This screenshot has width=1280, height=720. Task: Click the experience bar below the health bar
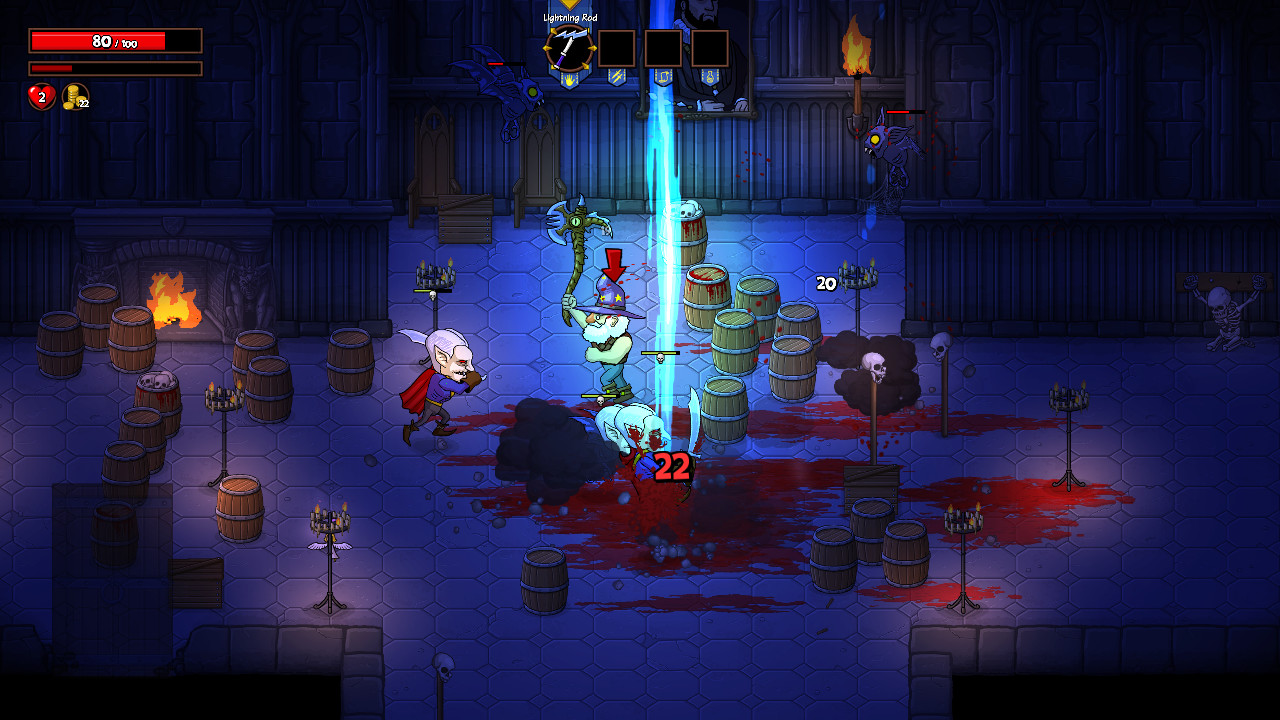(x=113, y=68)
